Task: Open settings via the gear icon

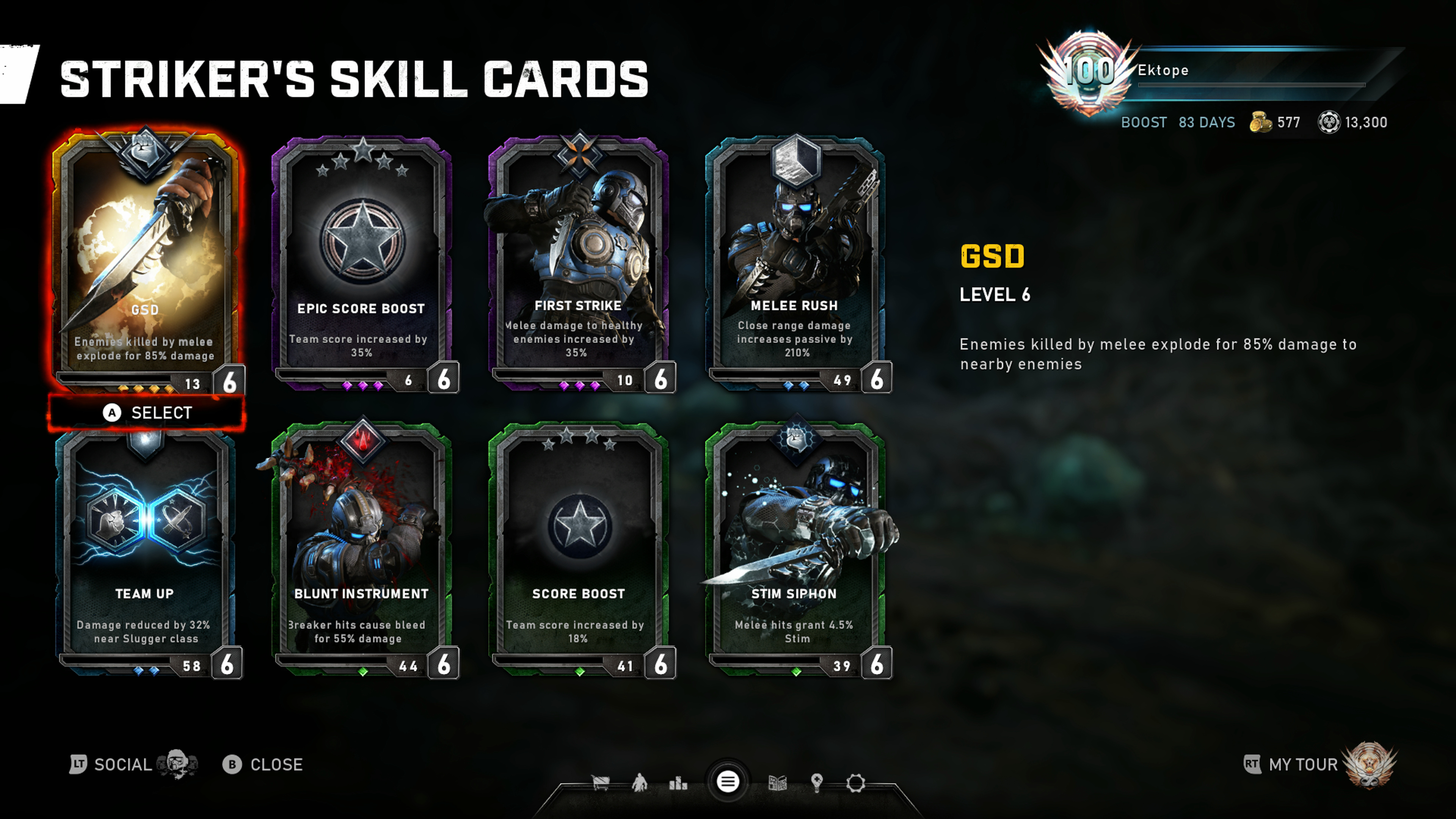Action: (x=856, y=783)
